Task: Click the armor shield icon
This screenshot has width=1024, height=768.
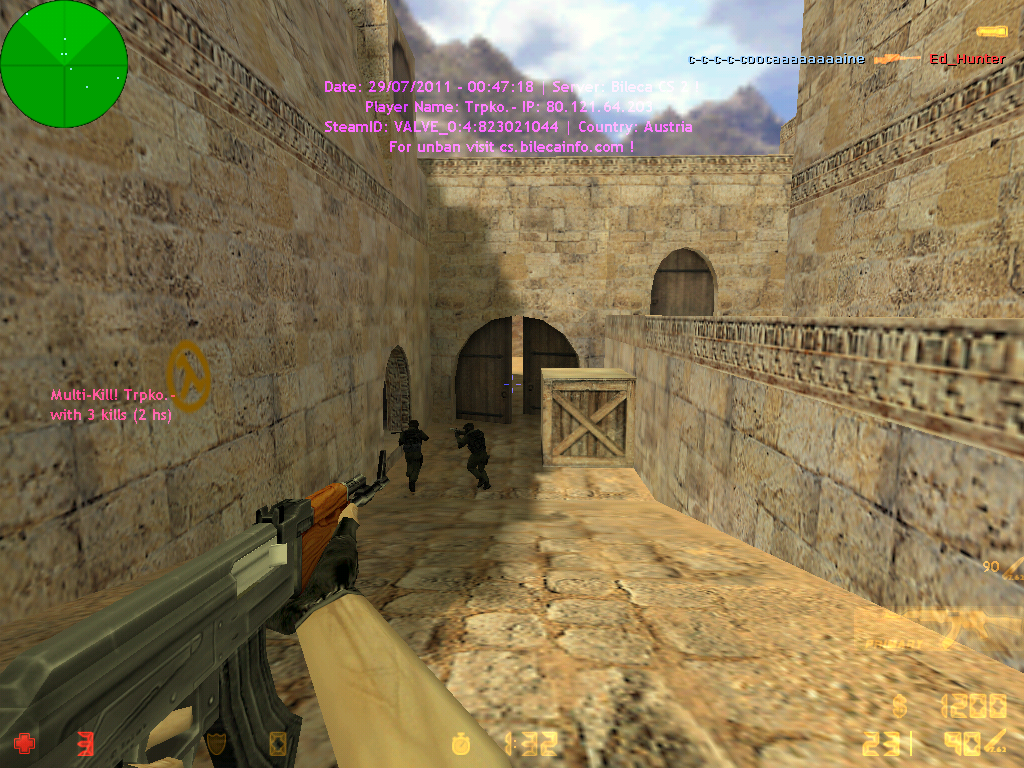Action: click(x=218, y=743)
